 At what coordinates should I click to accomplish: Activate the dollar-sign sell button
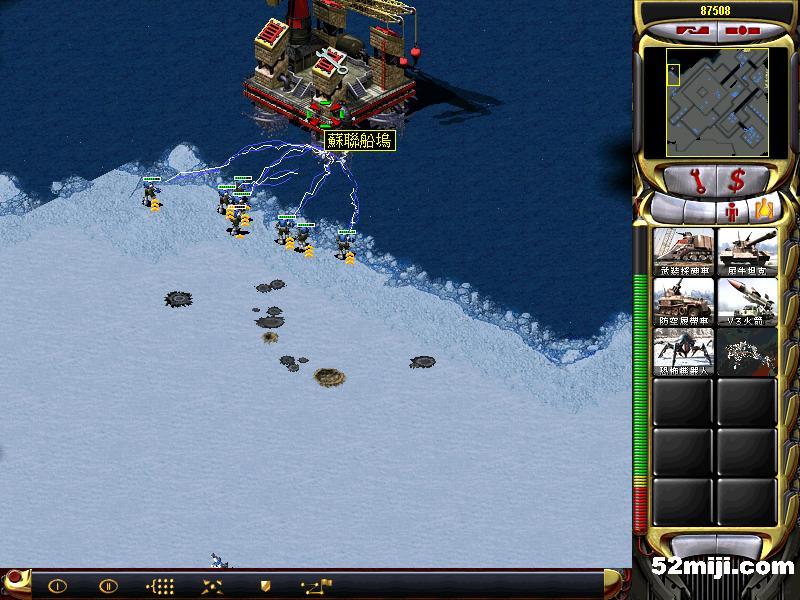[x=738, y=181]
